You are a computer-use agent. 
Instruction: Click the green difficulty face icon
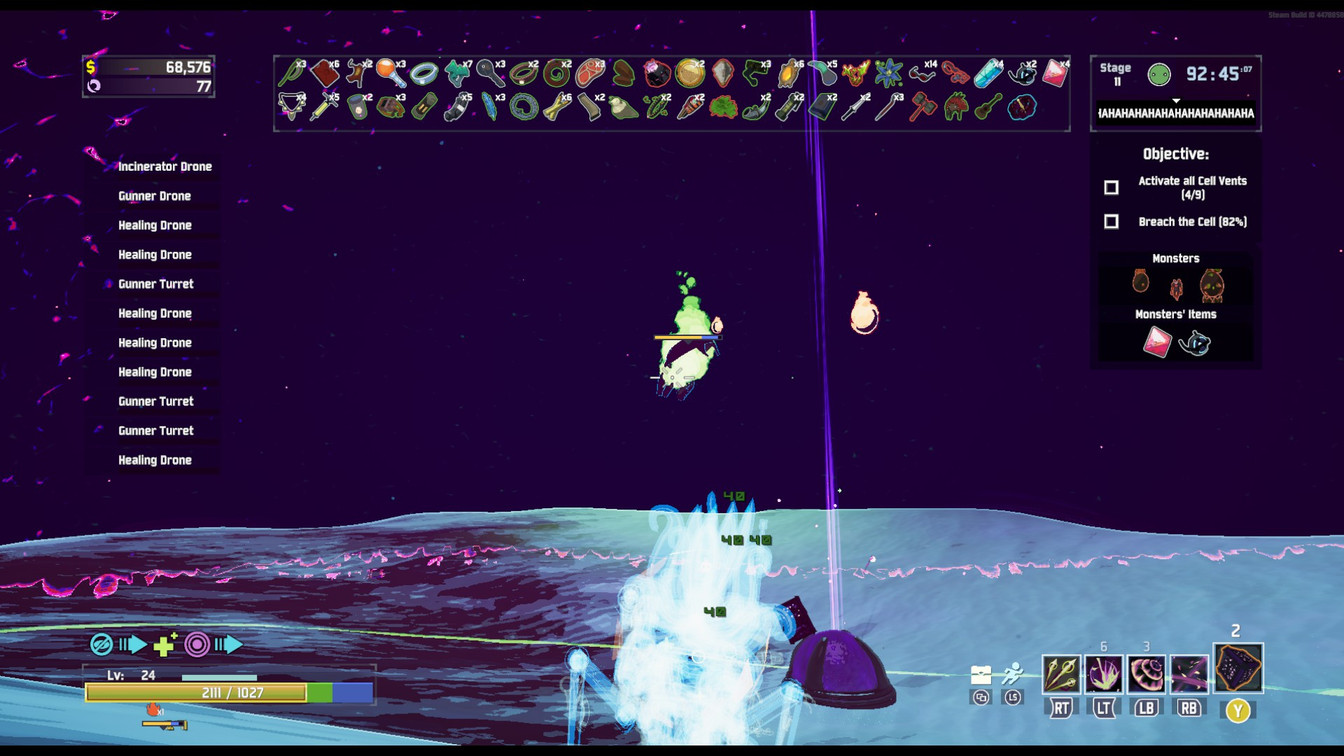1159,74
